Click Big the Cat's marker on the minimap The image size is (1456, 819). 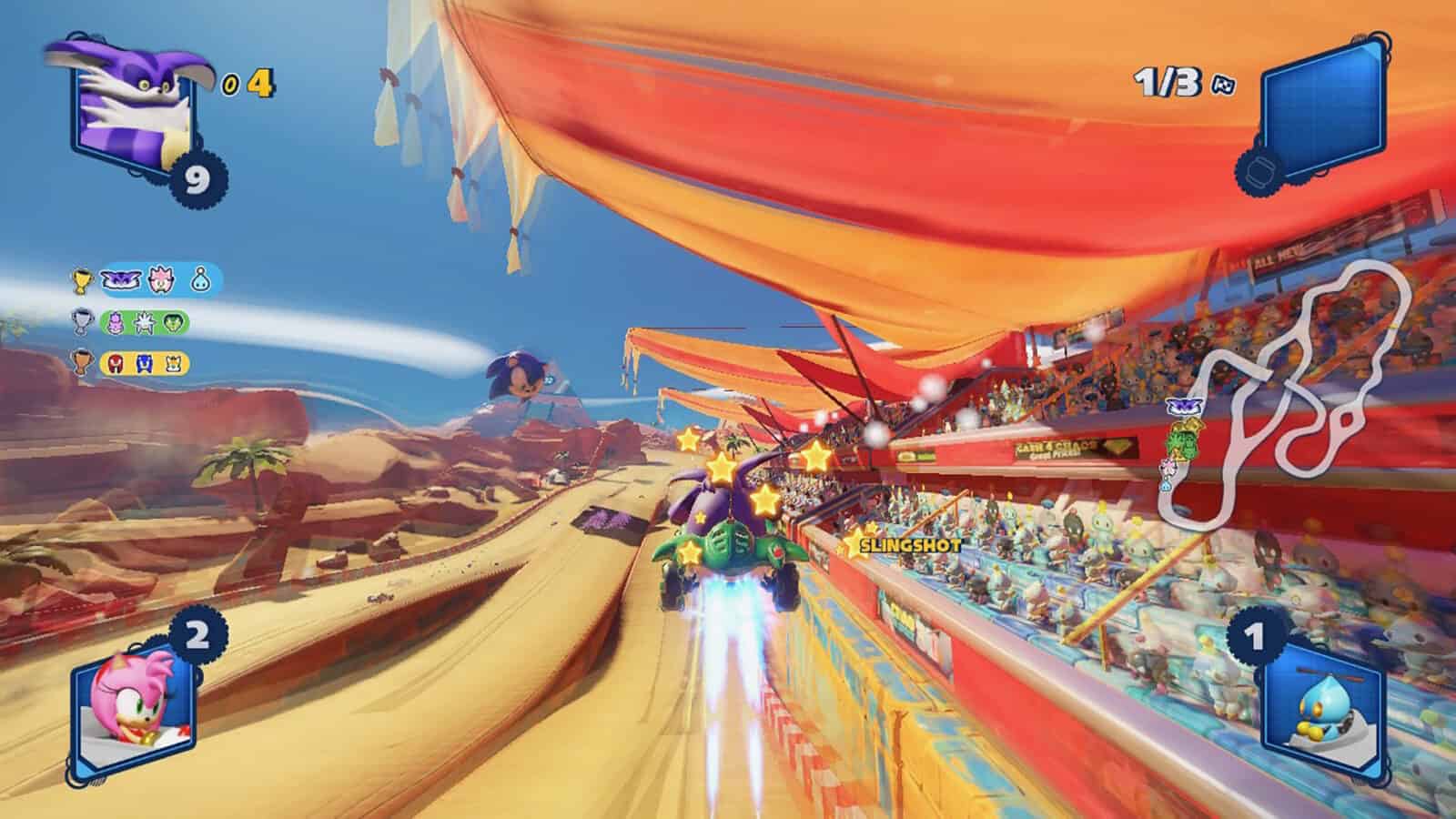tap(1184, 407)
